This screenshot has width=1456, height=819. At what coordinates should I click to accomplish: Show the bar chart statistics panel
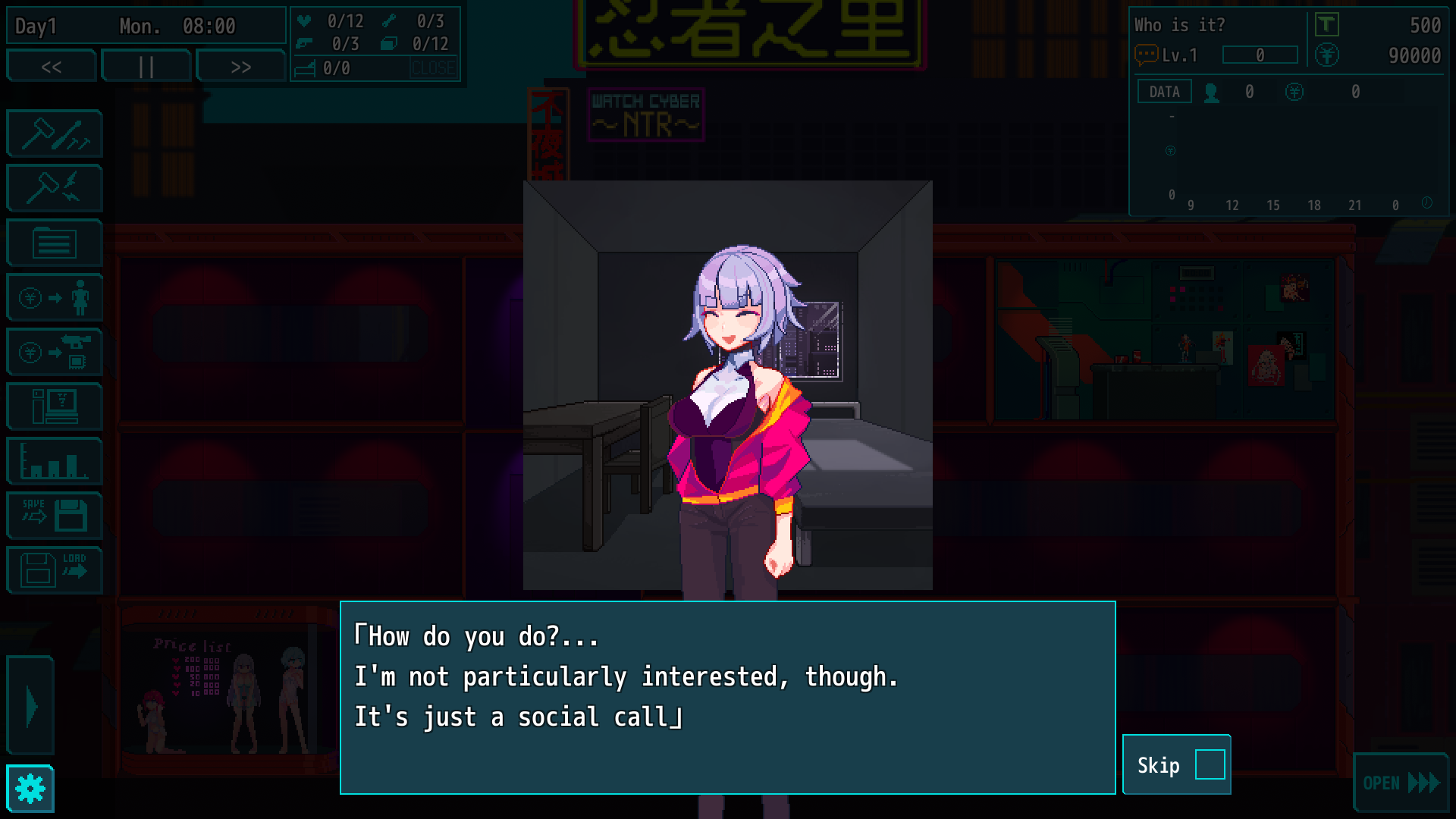click(55, 461)
